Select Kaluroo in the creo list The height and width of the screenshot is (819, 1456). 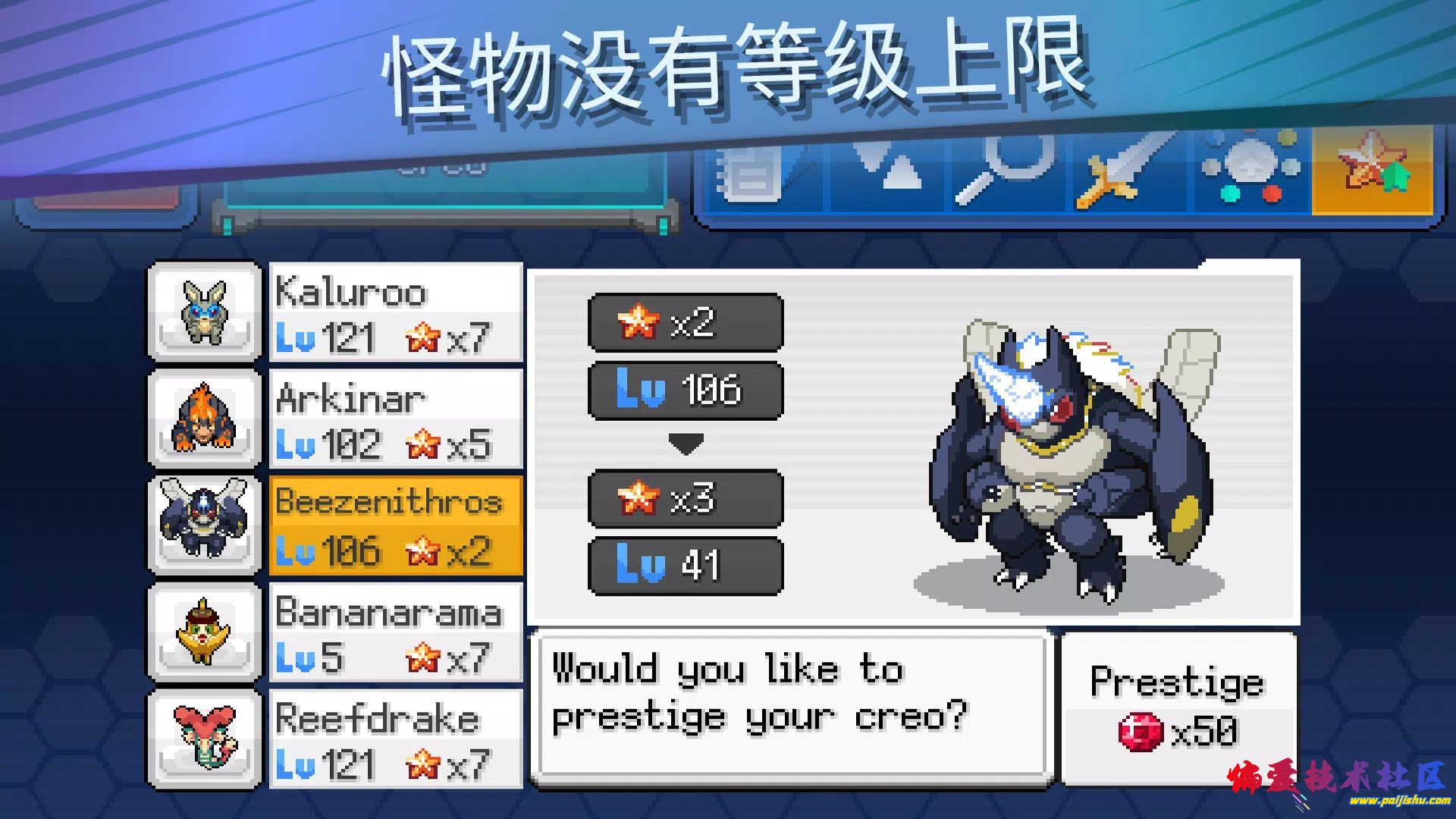tap(396, 312)
